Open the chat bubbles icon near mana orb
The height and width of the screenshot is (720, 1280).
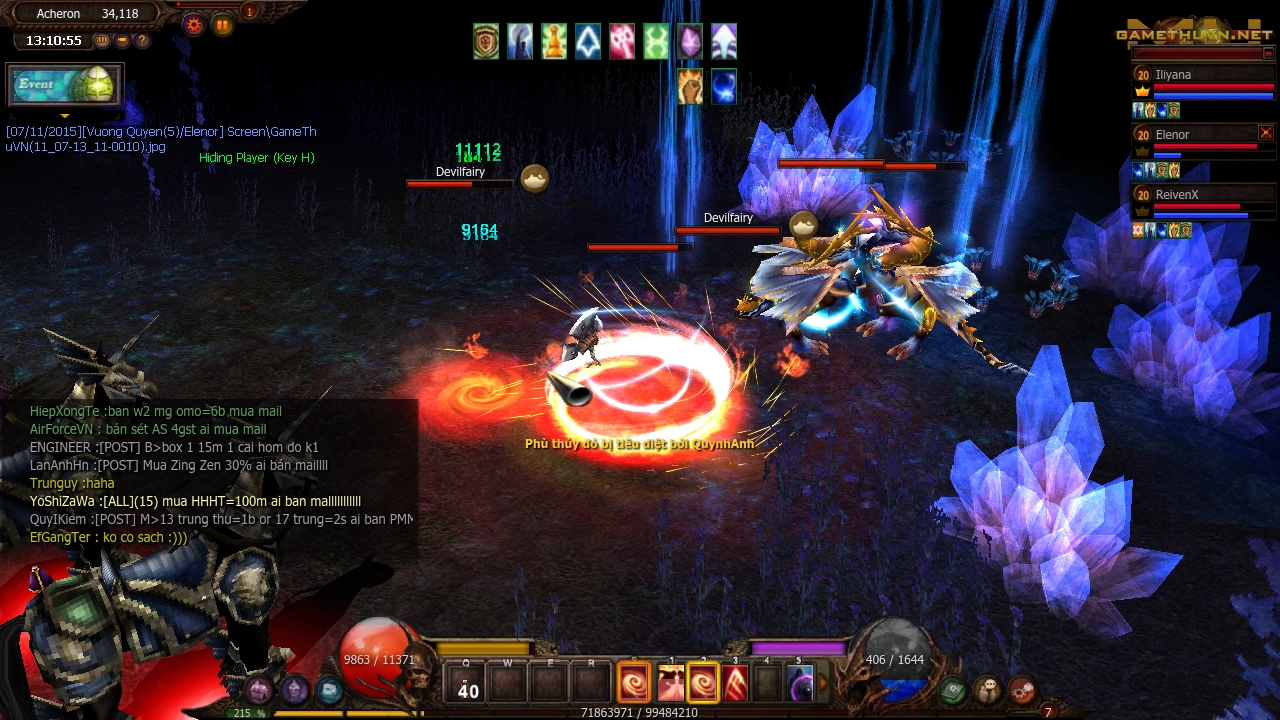[x=988, y=689]
